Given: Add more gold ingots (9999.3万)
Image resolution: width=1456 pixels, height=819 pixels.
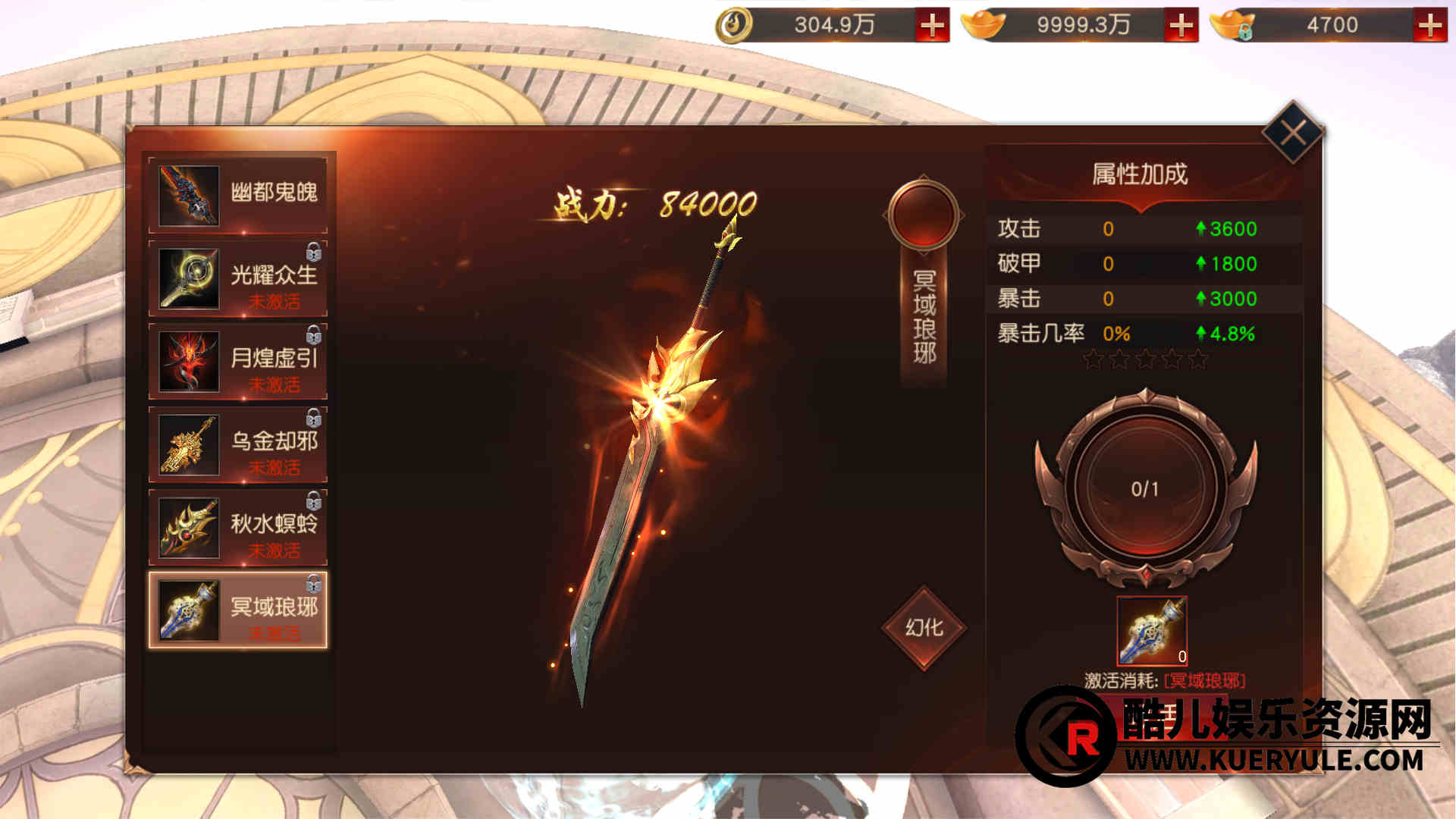Looking at the screenshot, I should coord(1181,26).
